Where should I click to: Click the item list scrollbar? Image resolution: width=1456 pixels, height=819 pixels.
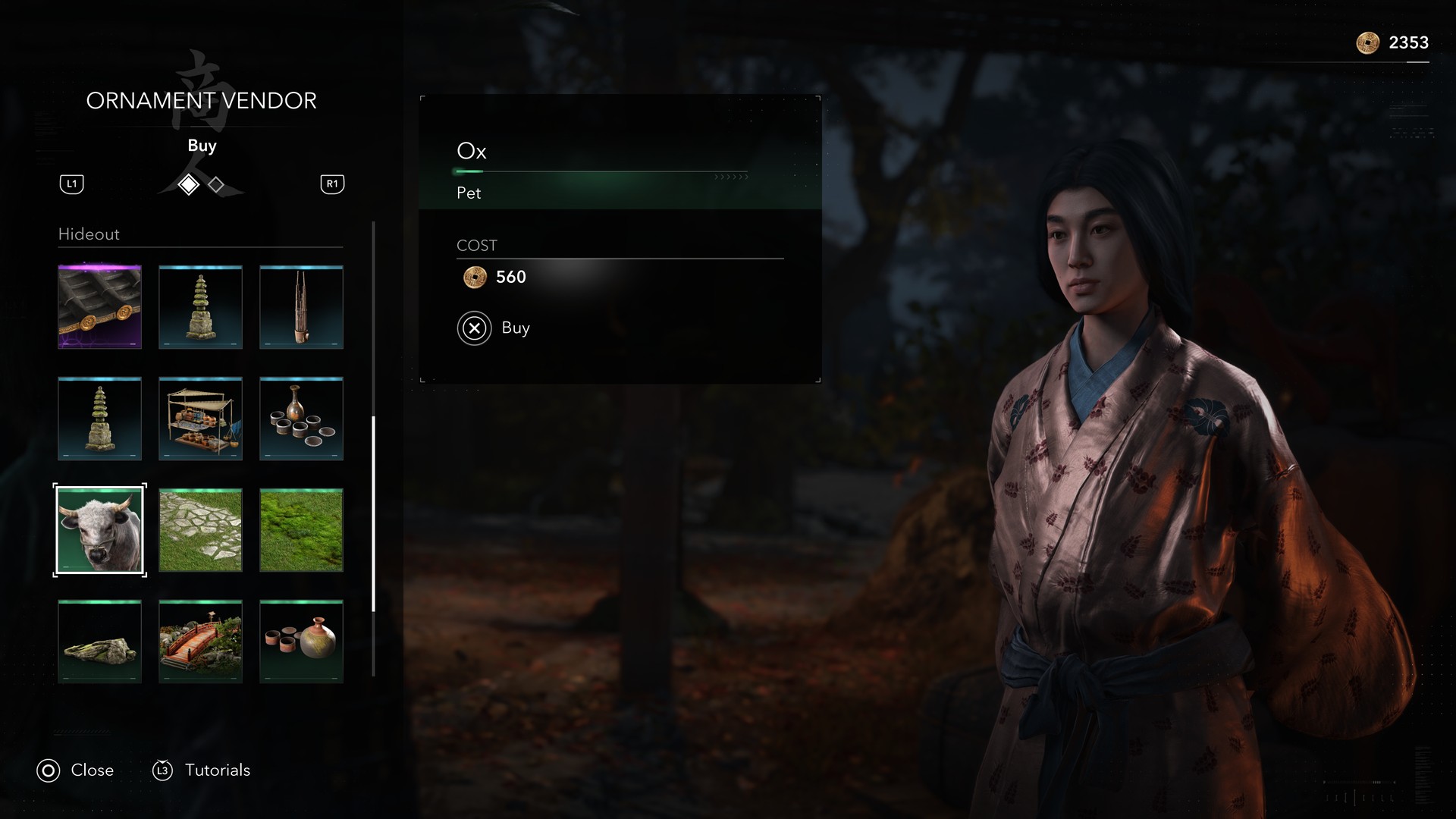373,513
